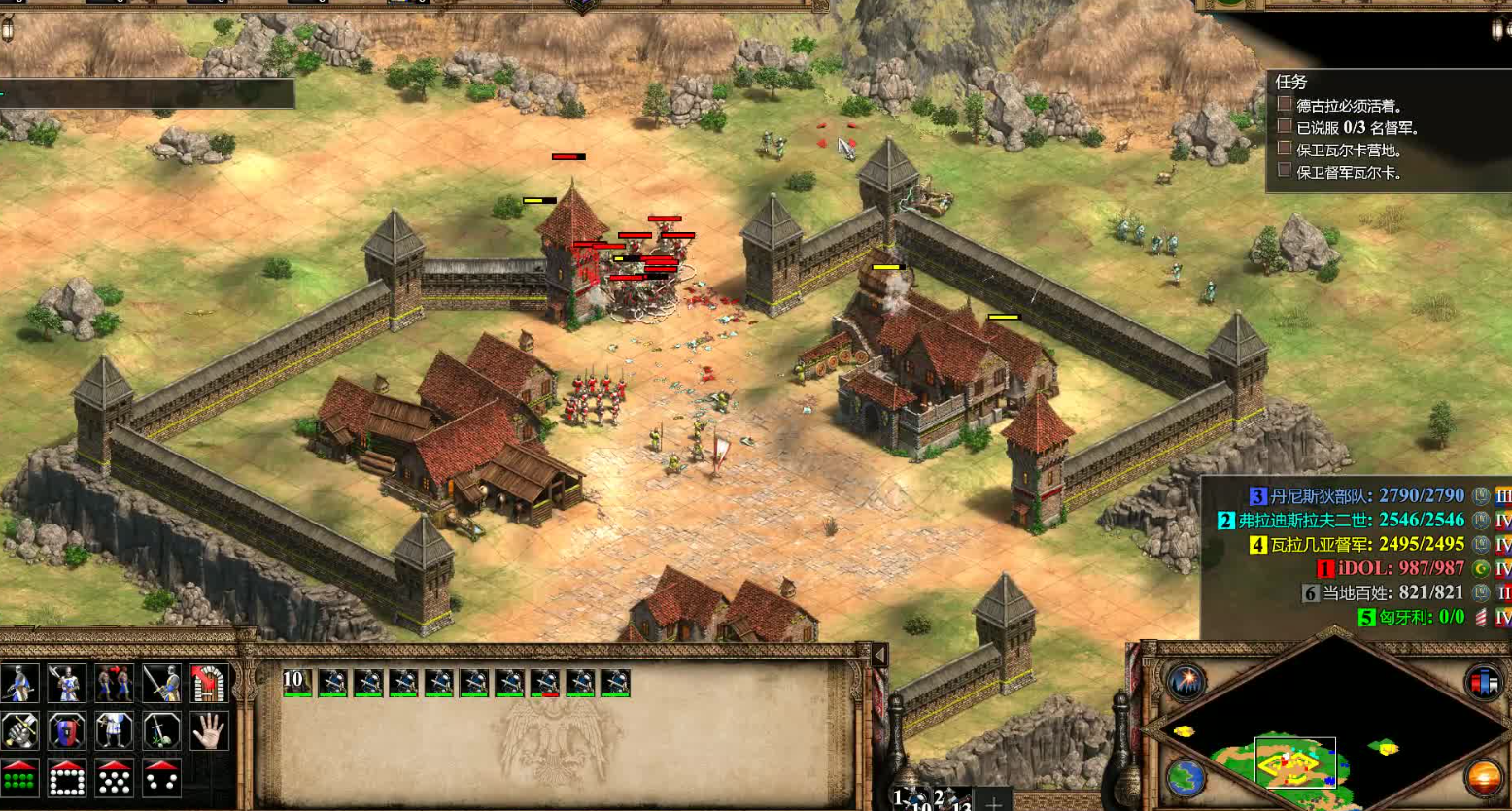Viewport: 1512px width, 811px height.
Task: Toggle the minimap globe terrain mode button
Action: 1186,778
